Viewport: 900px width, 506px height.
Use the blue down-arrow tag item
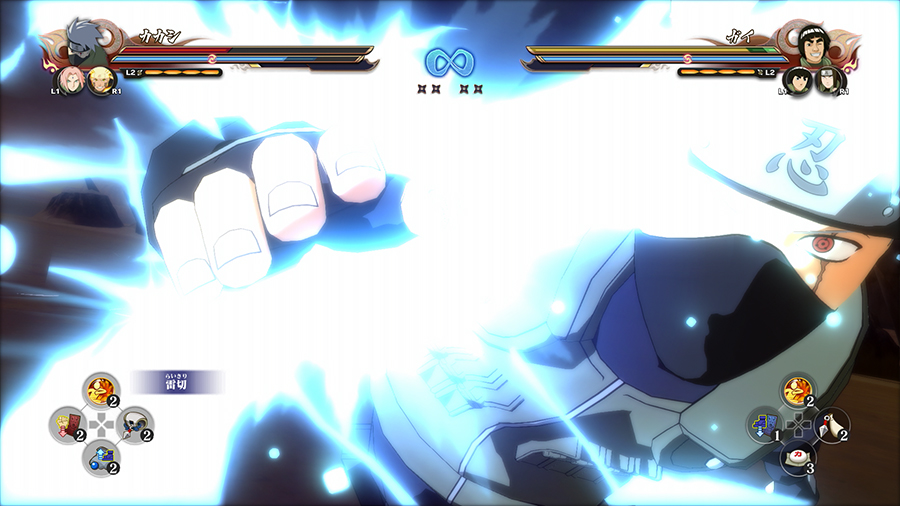(762, 425)
